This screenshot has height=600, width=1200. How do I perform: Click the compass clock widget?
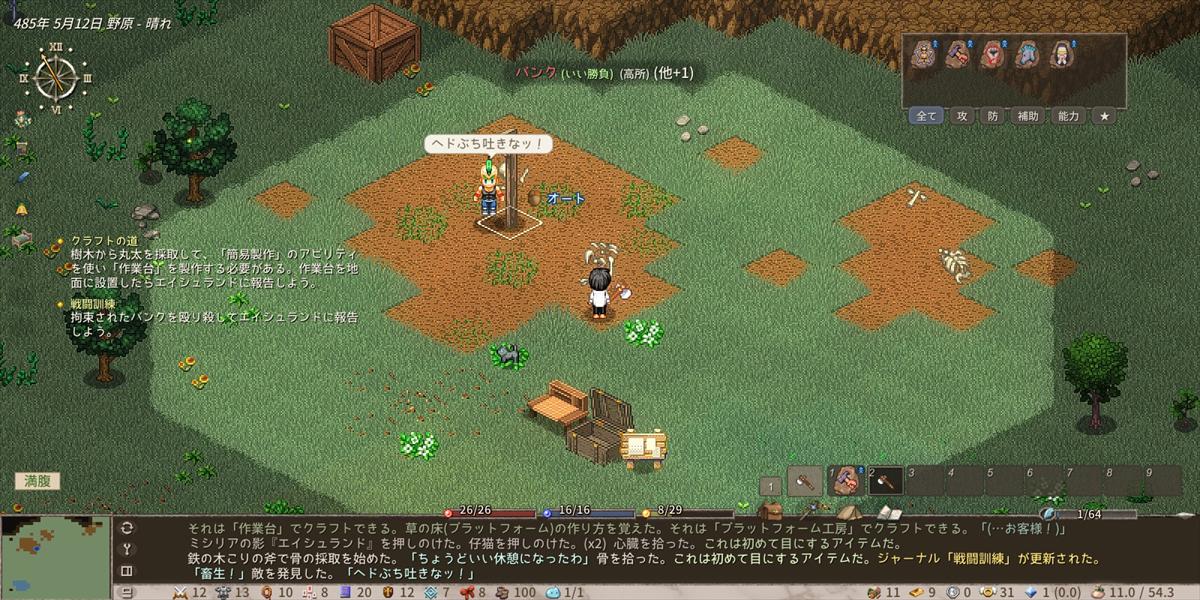55,76
